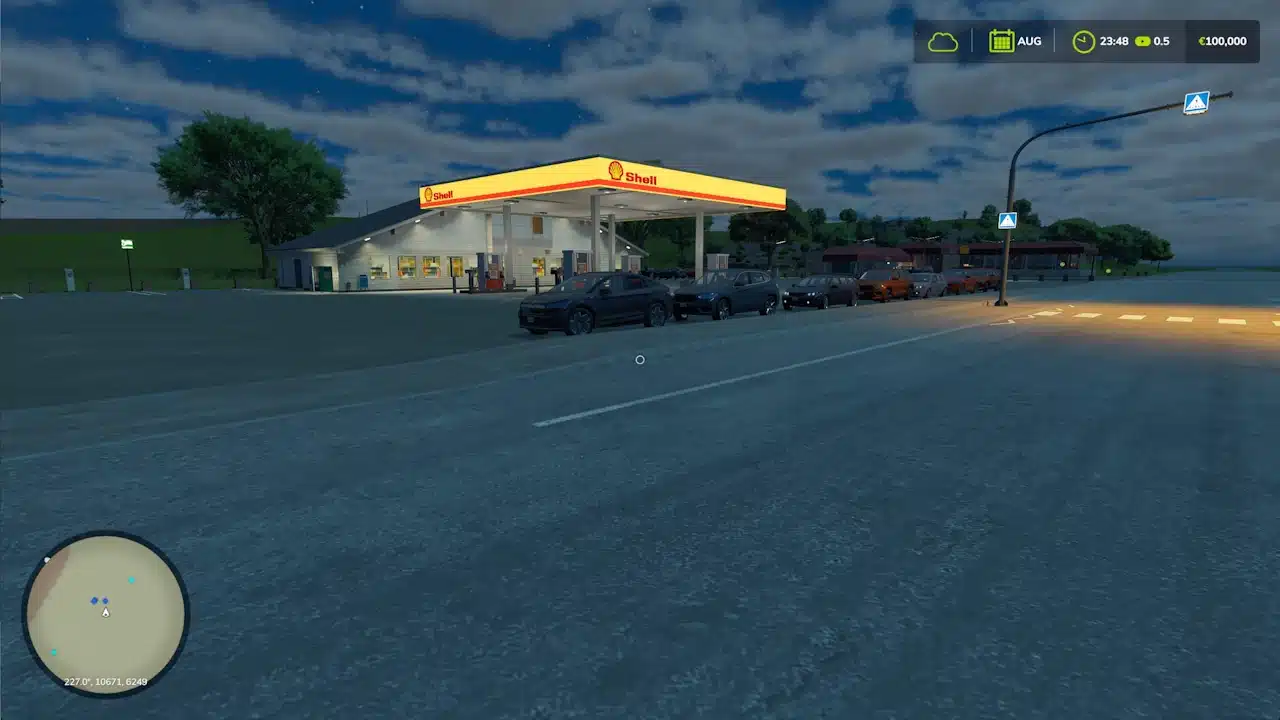This screenshot has width=1280, height=720.
Task: Open the AUG calendar icon
Action: [1001, 41]
